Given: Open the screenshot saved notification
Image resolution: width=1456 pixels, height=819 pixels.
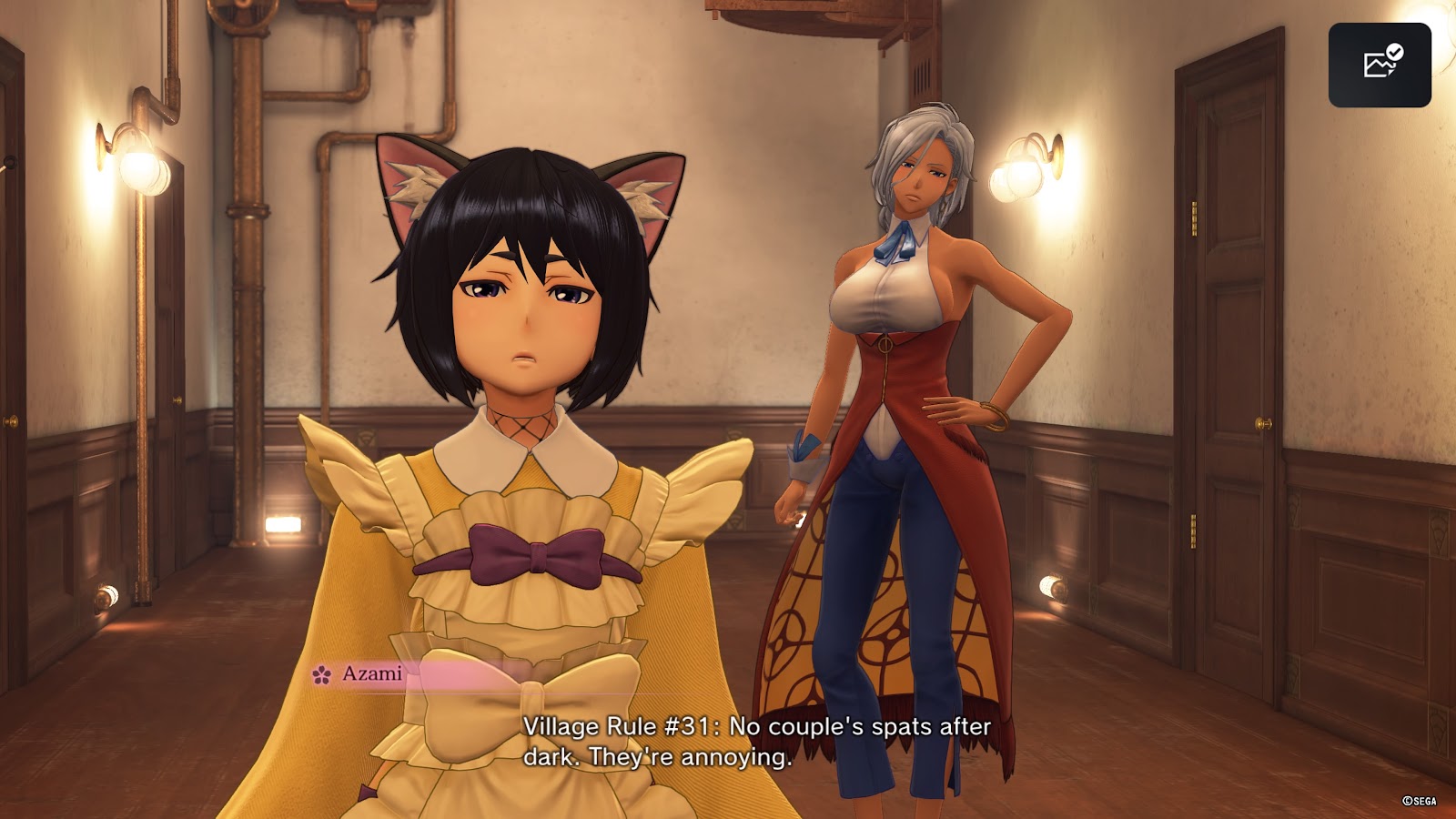Looking at the screenshot, I should pos(1380,65).
